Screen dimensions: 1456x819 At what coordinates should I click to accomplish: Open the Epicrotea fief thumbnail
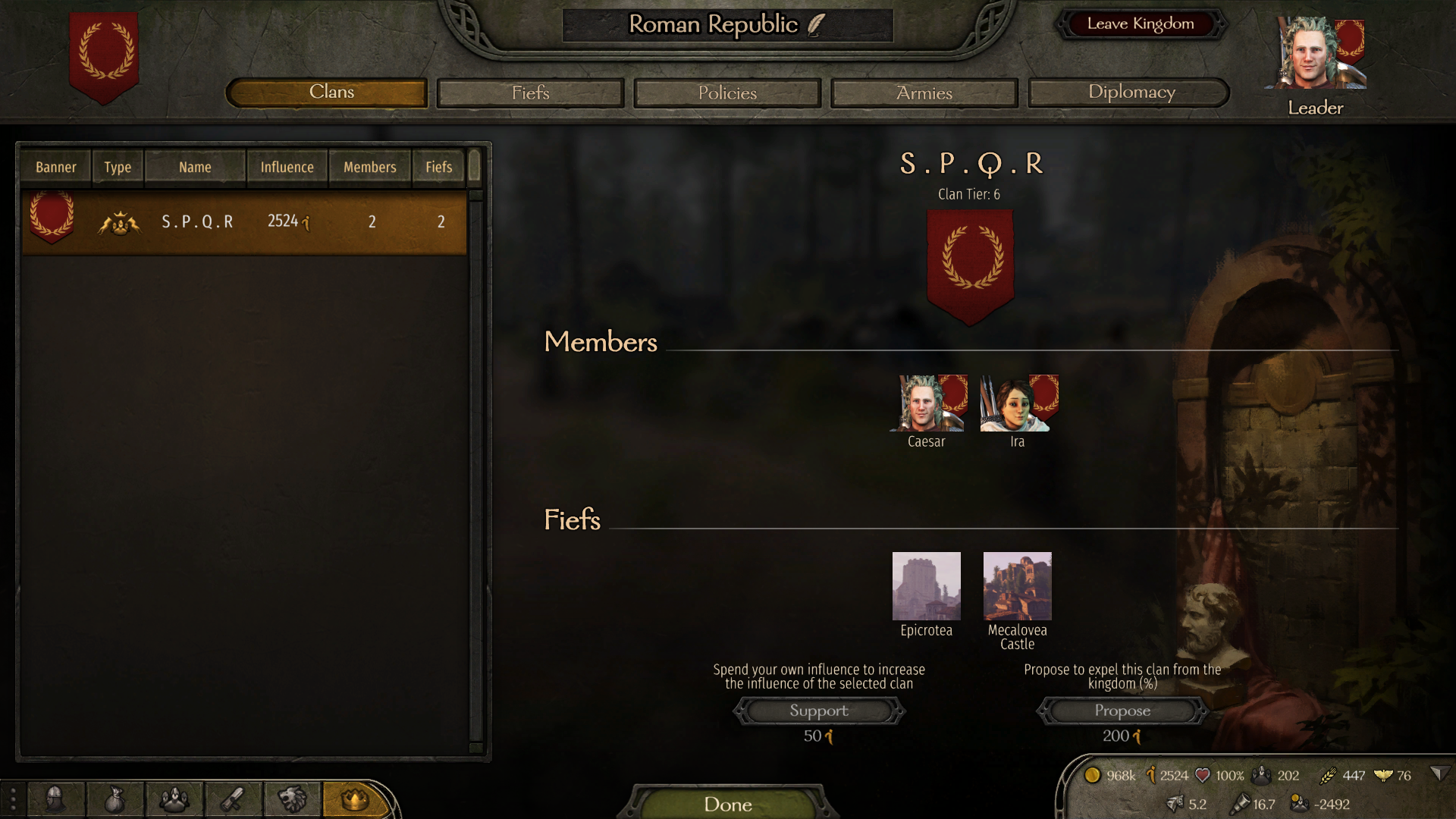coord(926,586)
